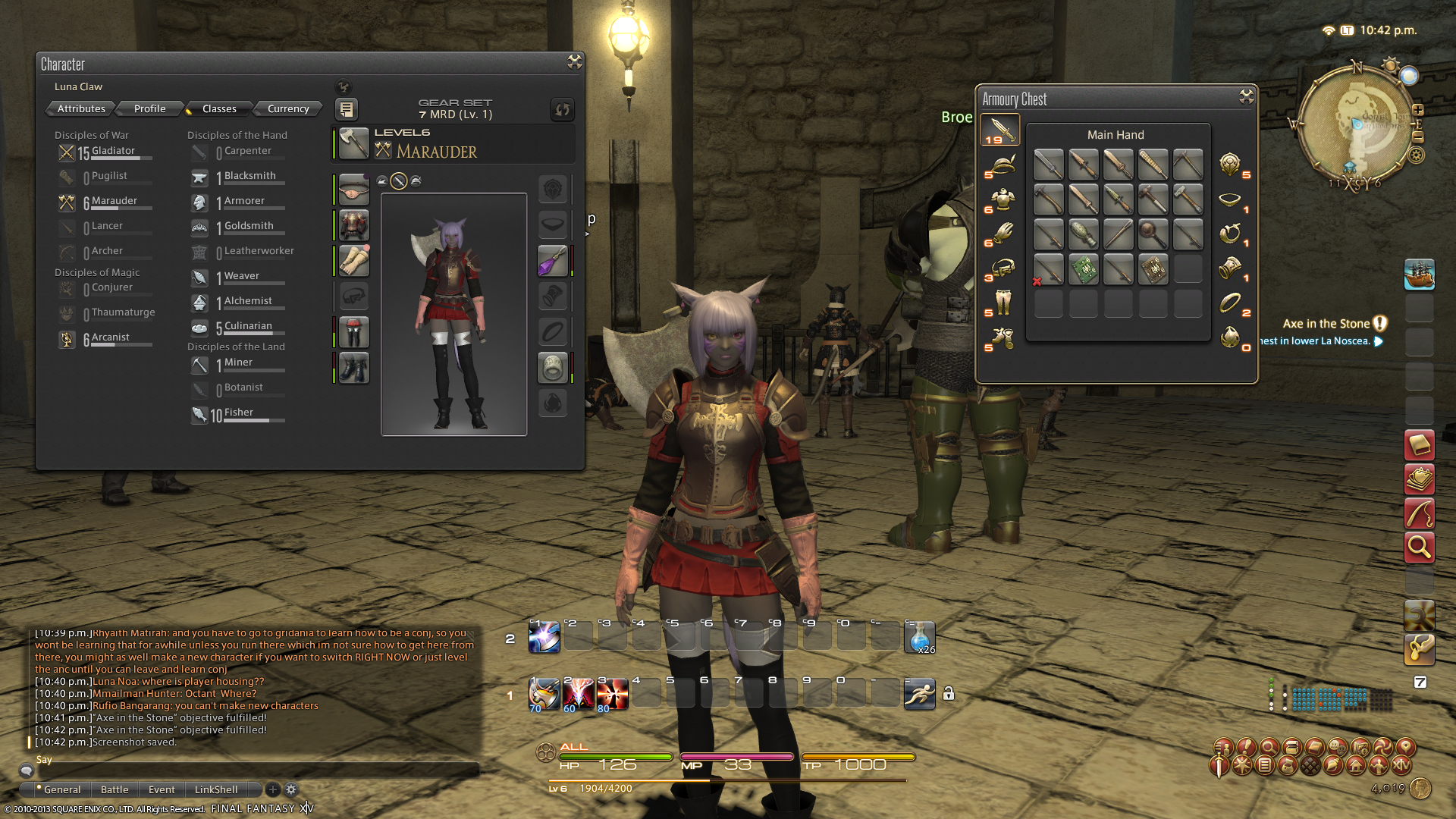Click the main hand axe equipment slot
This screenshot has width=1456, height=819.
(353, 143)
